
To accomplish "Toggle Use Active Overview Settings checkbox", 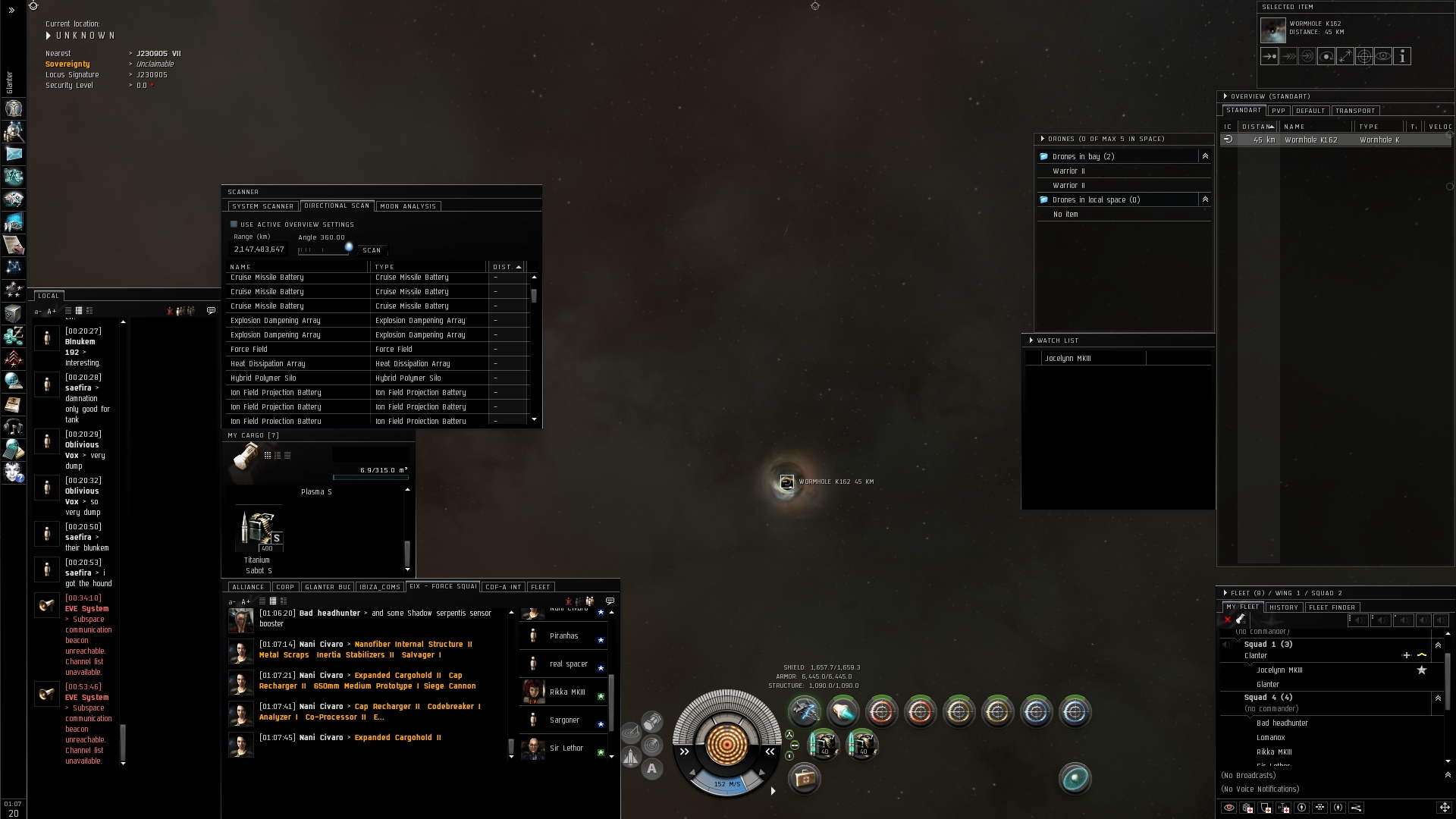I will pyautogui.click(x=234, y=224).
